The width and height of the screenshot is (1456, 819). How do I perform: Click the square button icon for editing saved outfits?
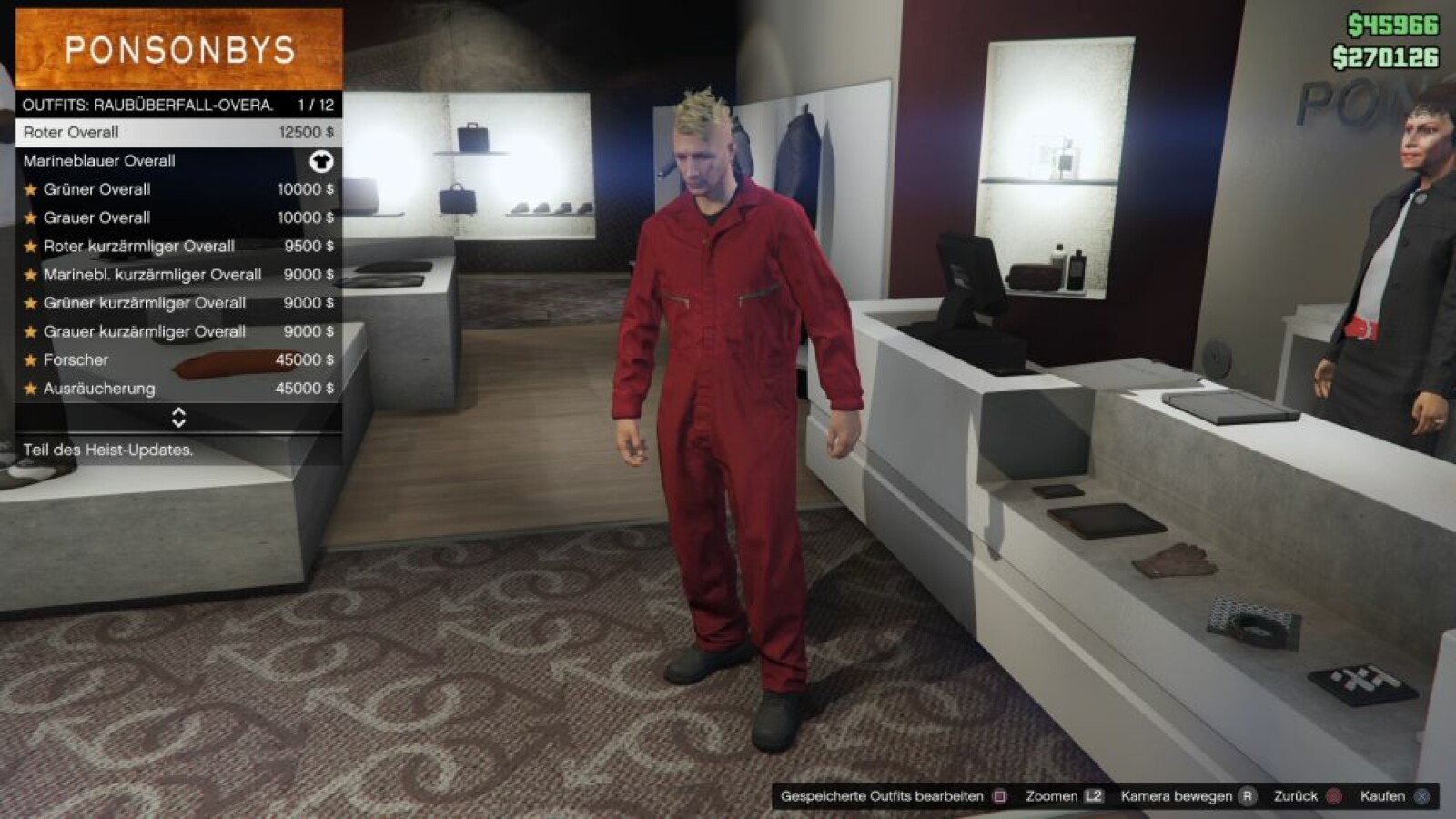pyautogui.click(x=1001, y=794)
